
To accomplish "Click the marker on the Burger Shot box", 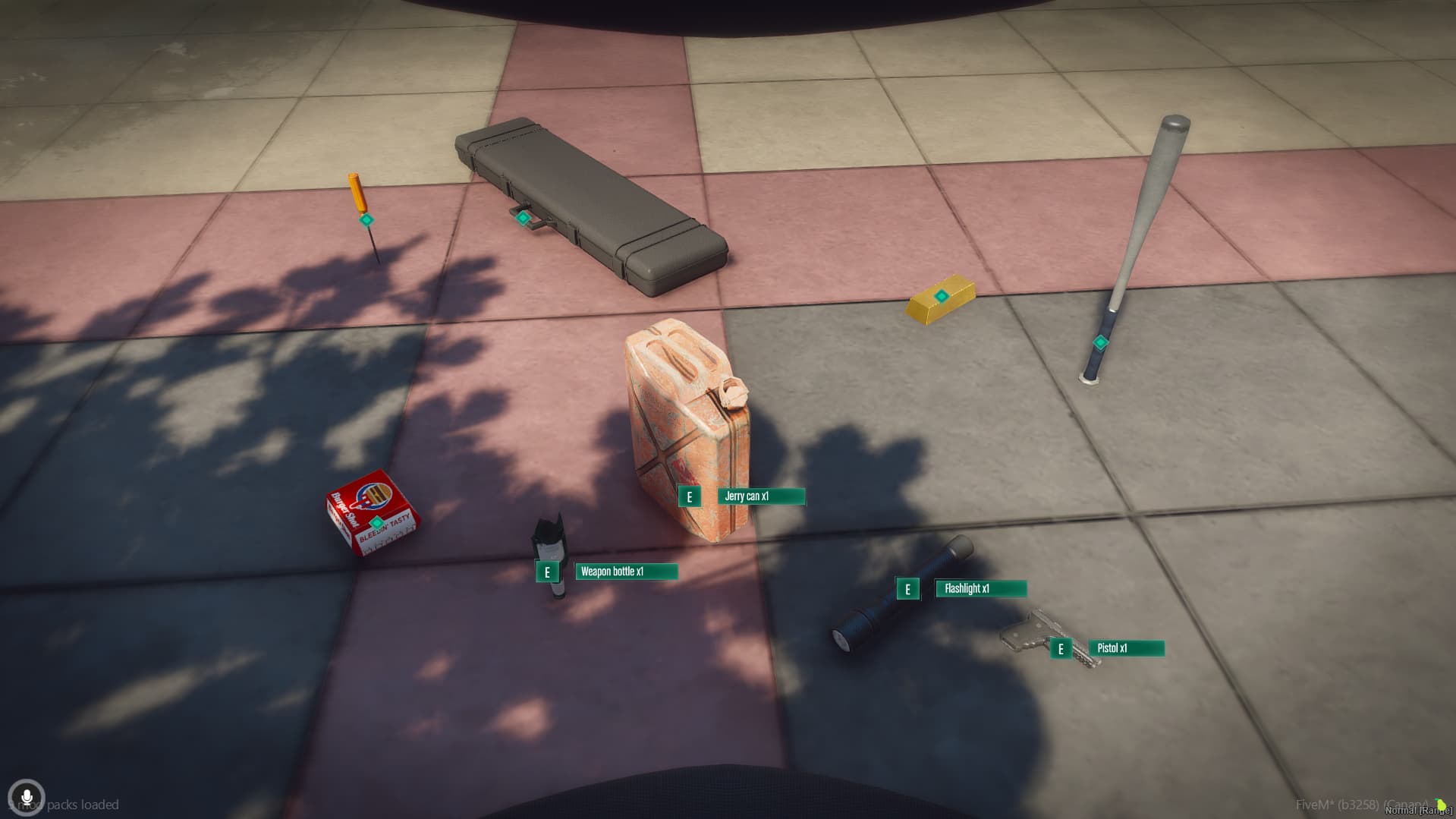I will [376, 522].
